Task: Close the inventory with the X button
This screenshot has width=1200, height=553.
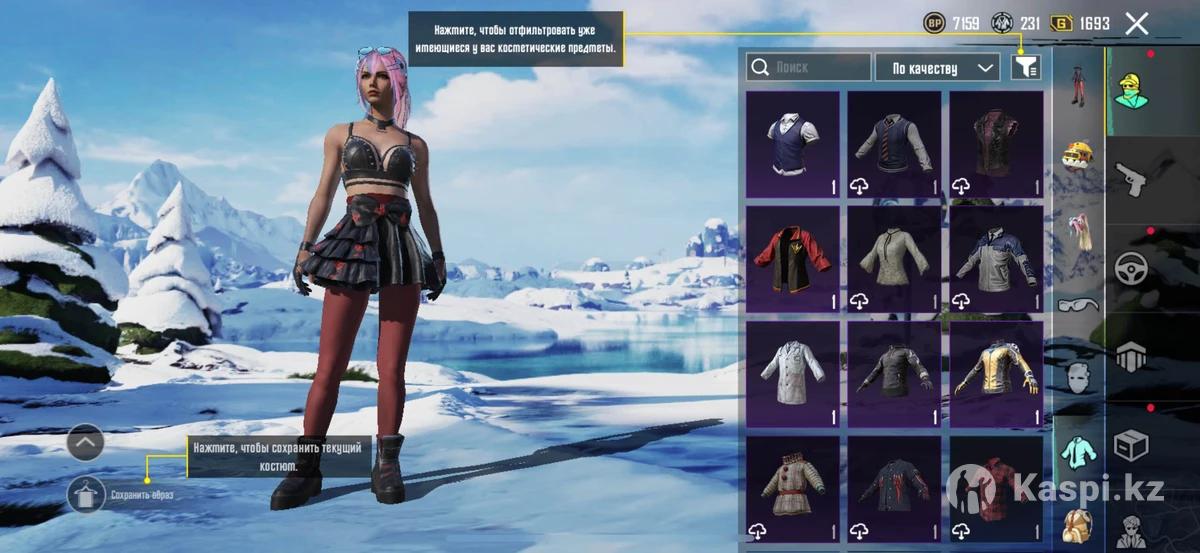Action: (1136, 24)
